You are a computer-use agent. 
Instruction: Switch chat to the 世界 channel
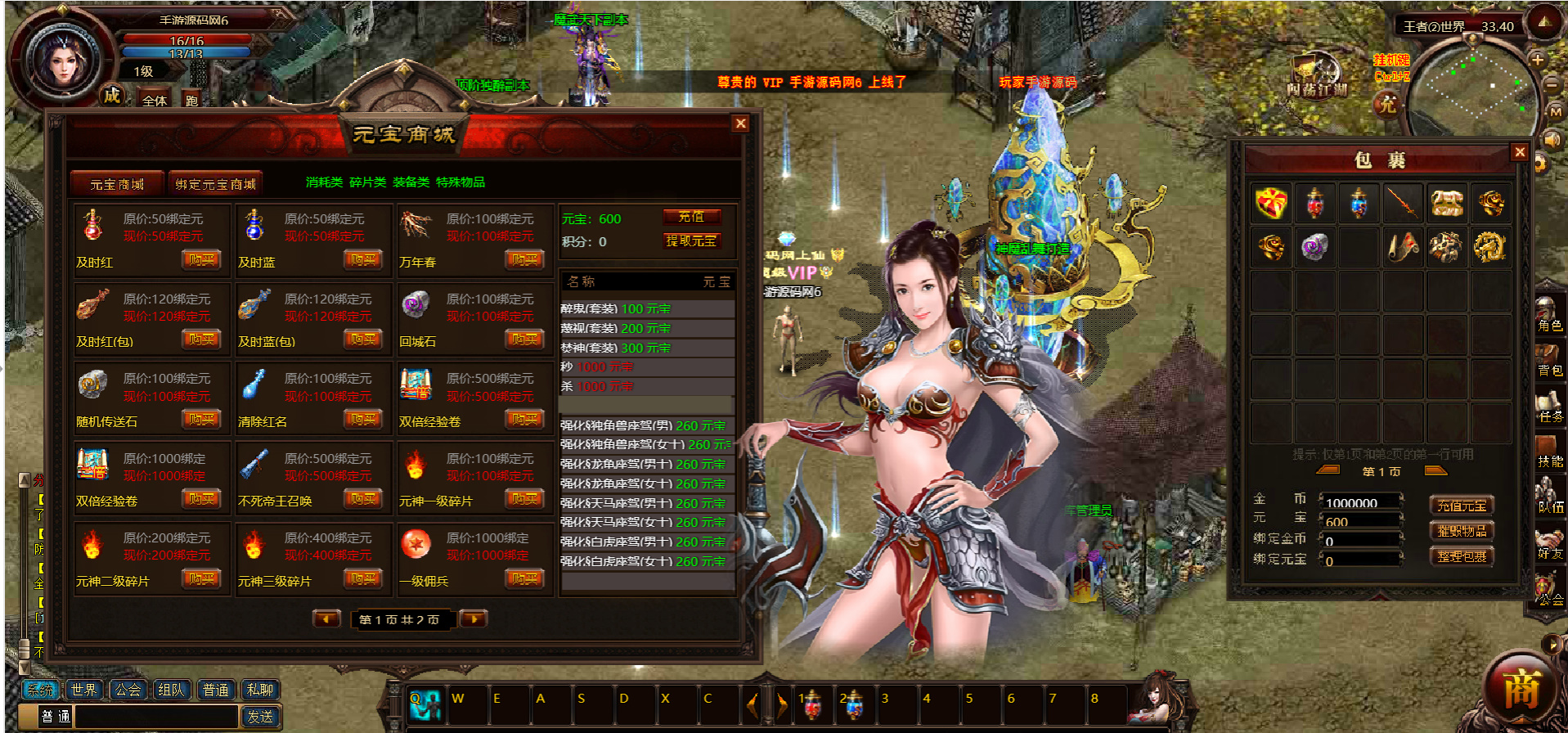(83, 690)
